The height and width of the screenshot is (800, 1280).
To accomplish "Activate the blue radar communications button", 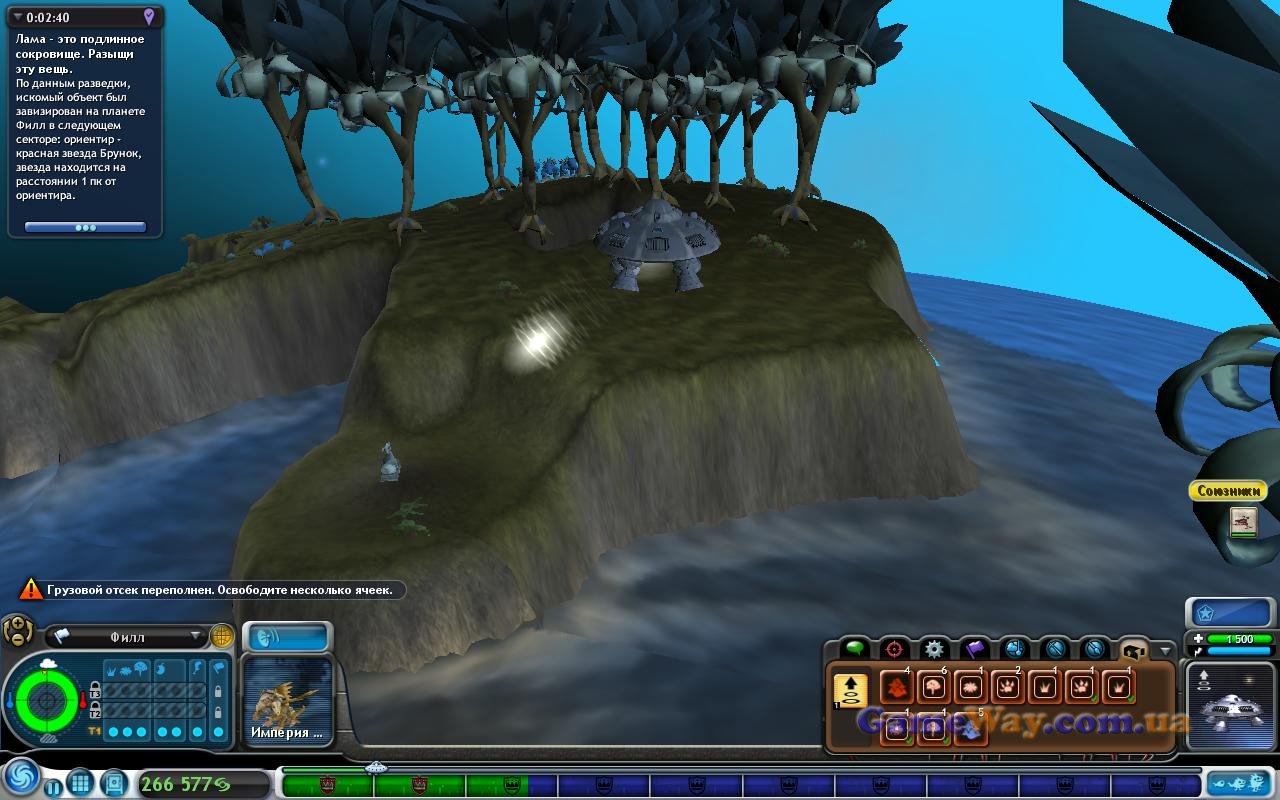I will 288,637.
